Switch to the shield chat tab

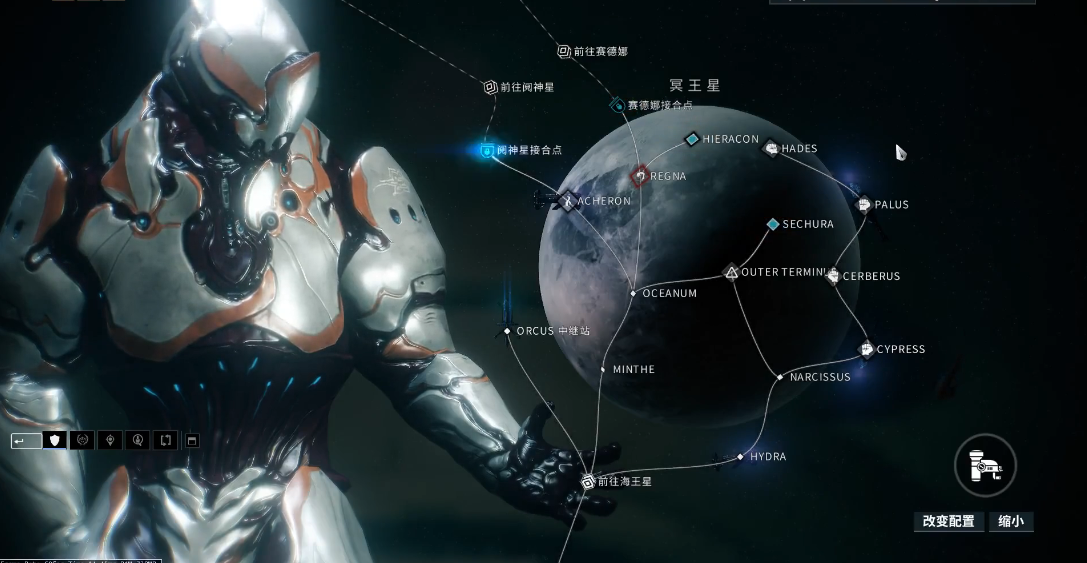[56, 440]
